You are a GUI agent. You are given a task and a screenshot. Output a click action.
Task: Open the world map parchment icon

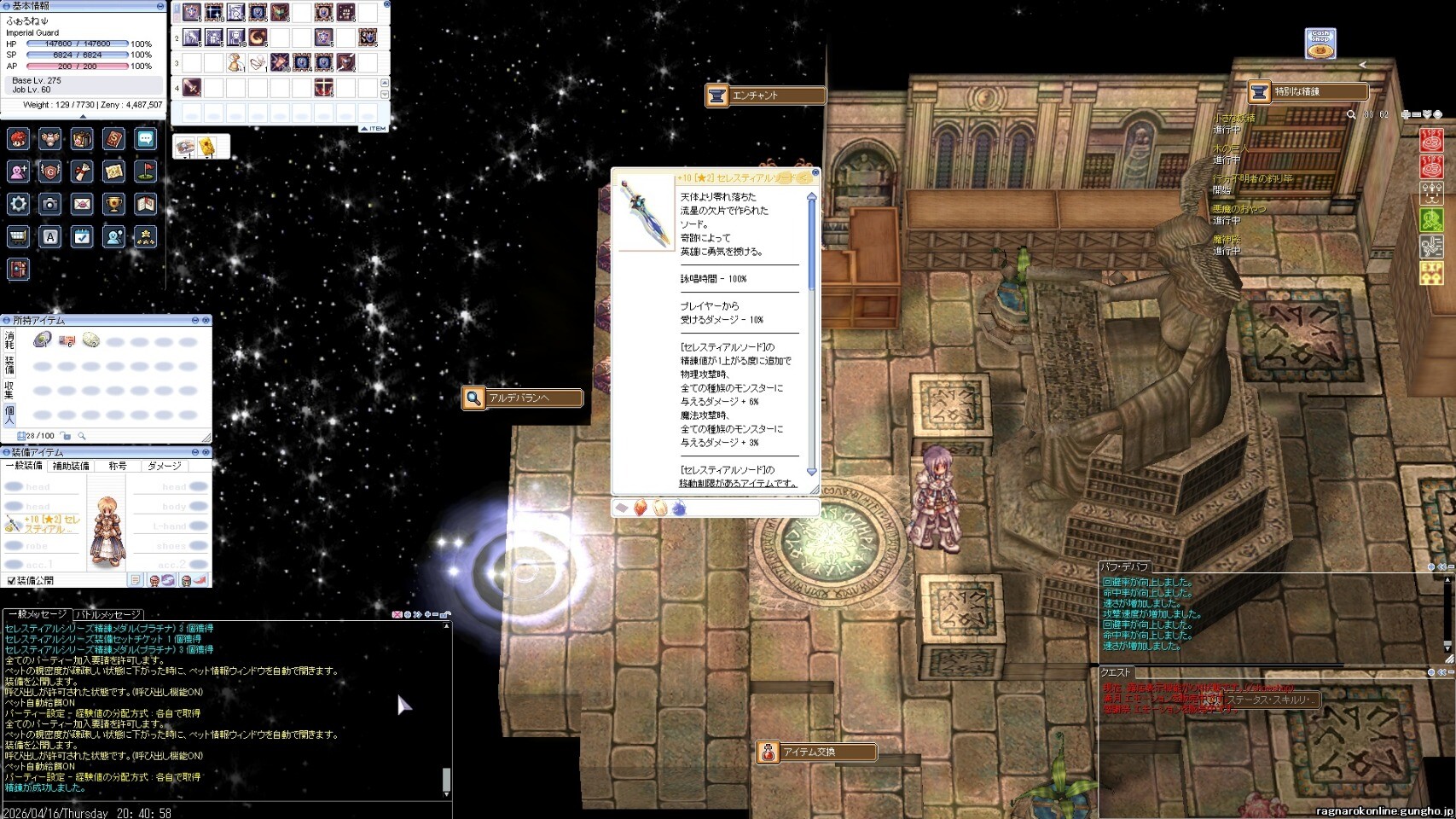[x=113, y=171]
